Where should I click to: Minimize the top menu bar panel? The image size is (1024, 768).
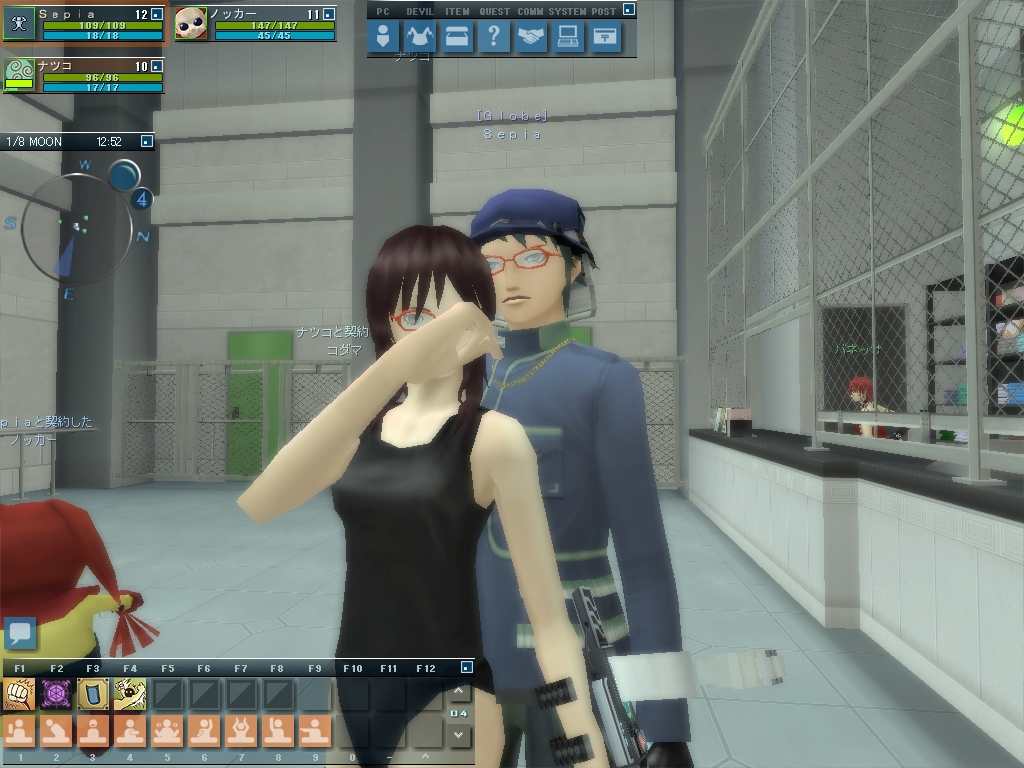(x=628, y=10)
